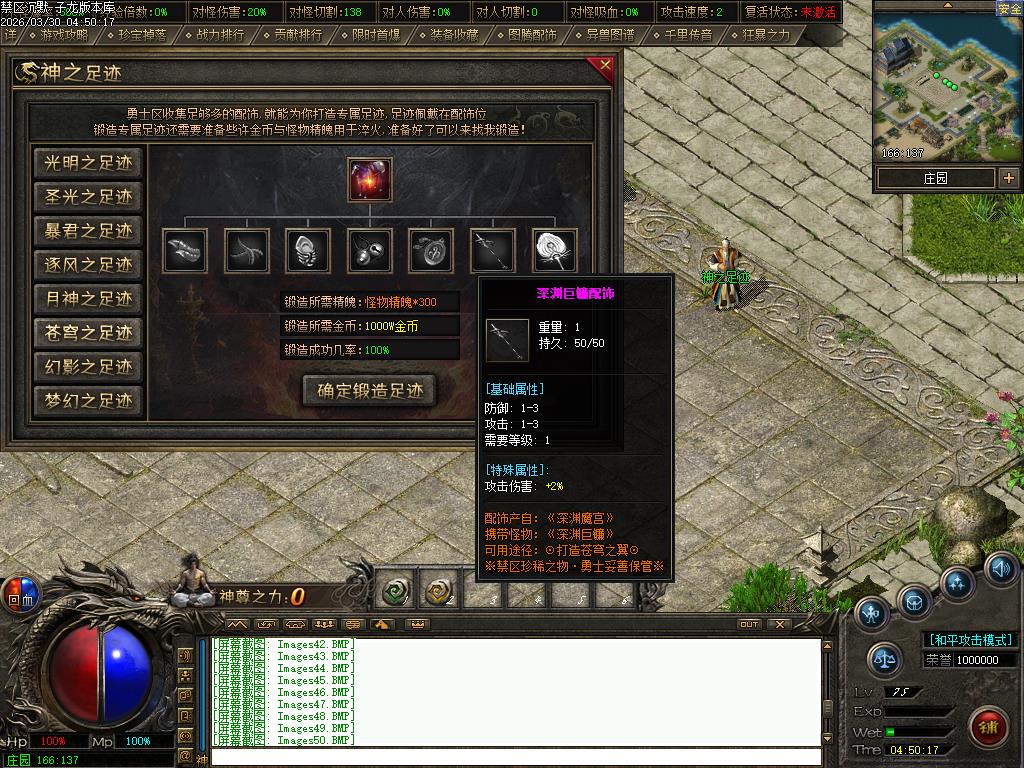Viewport: 1024px width, 768px height.
Task: Open the 游戏攻略 menu
Action: (x=64, y=35)
